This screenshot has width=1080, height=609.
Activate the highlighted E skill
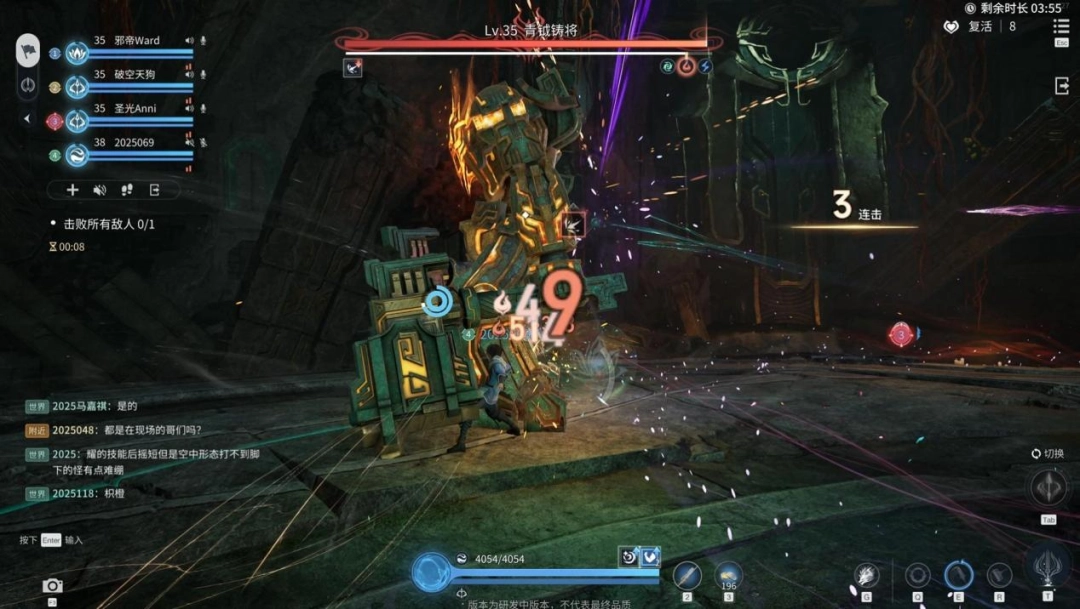coord(958,575)
